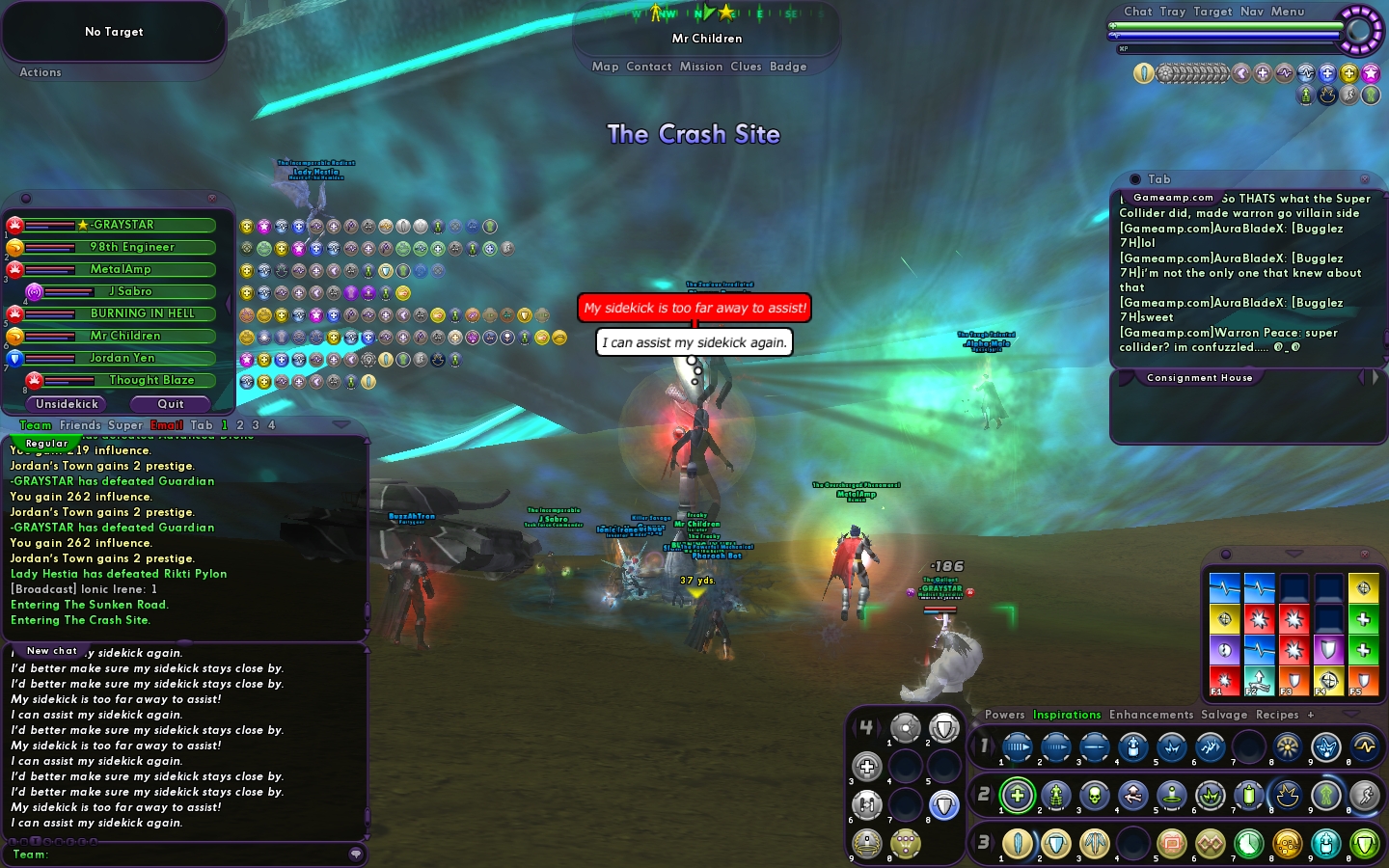This screenshot has height=868, width=1389.
Task: Quit the team
Action: 171,404
